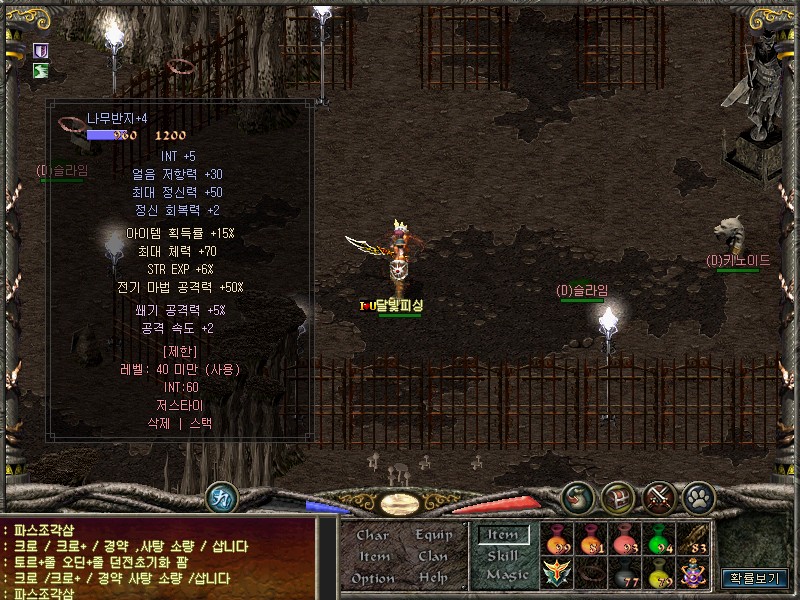Use the green potion with count 94
The width and height of the screenshot is (800, 600).
[657, 539]
